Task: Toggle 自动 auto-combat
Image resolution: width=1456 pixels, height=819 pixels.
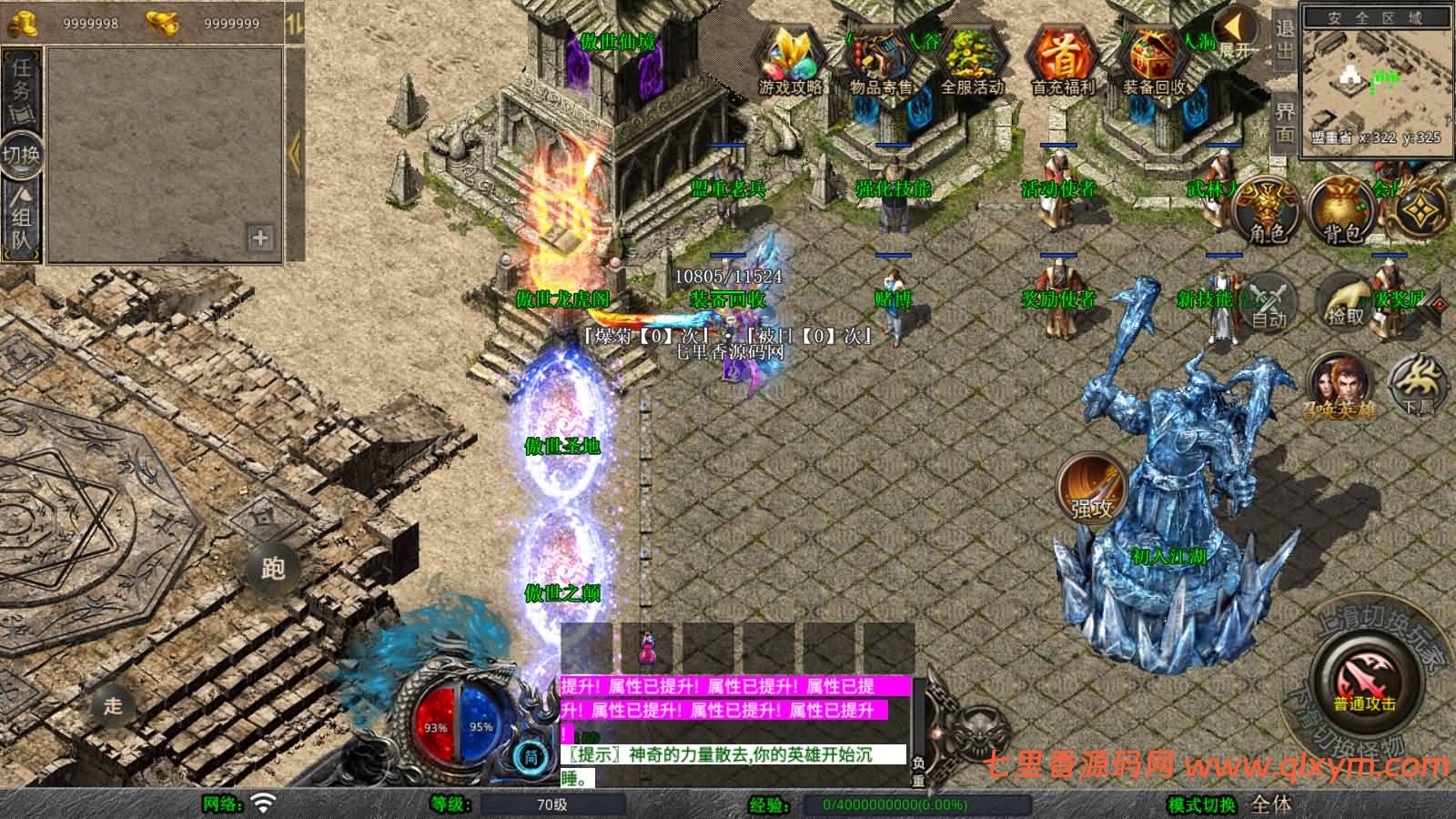Action: click(1269, 301)
